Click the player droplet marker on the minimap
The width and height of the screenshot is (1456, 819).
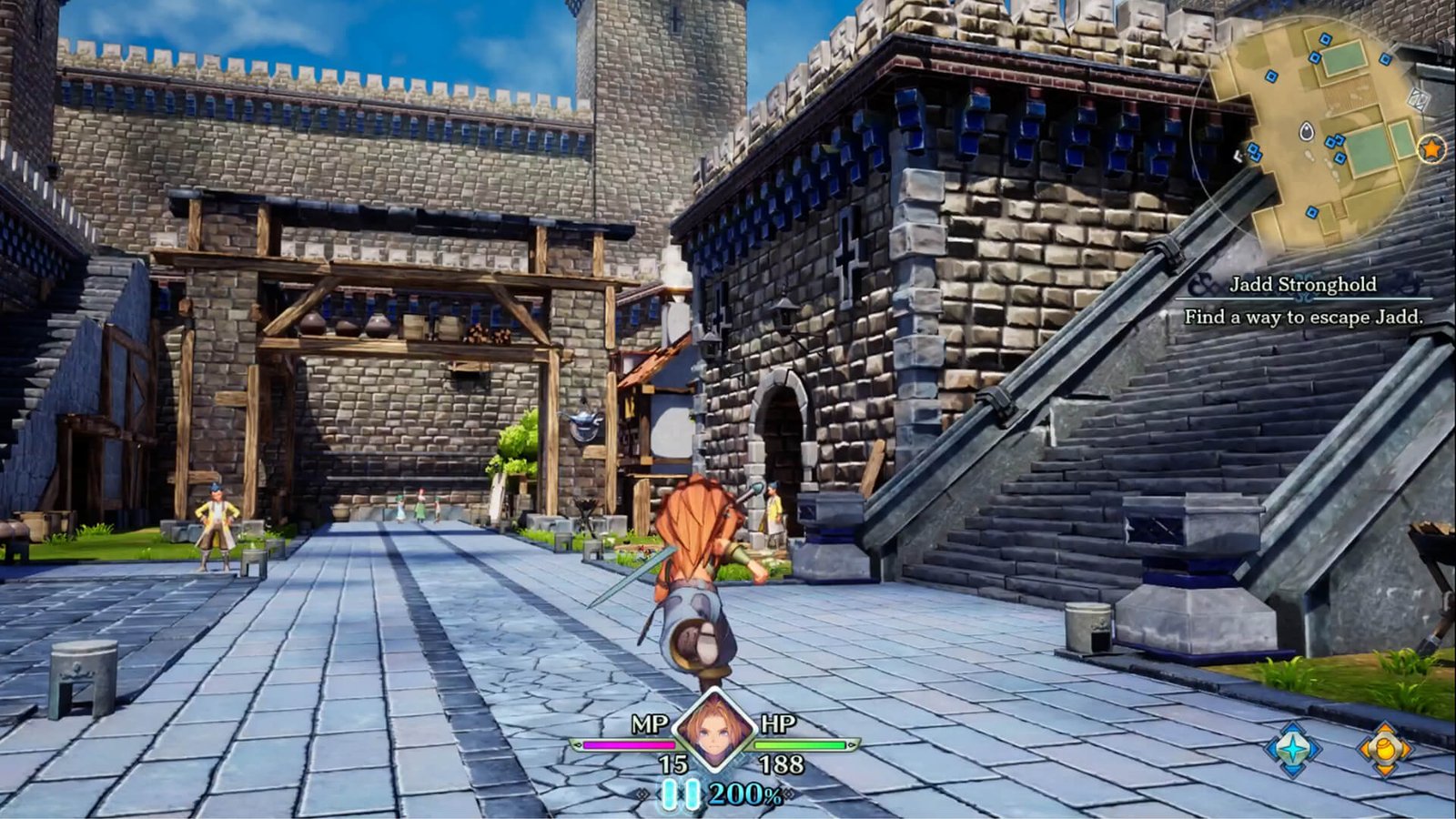coord(1306,131)
